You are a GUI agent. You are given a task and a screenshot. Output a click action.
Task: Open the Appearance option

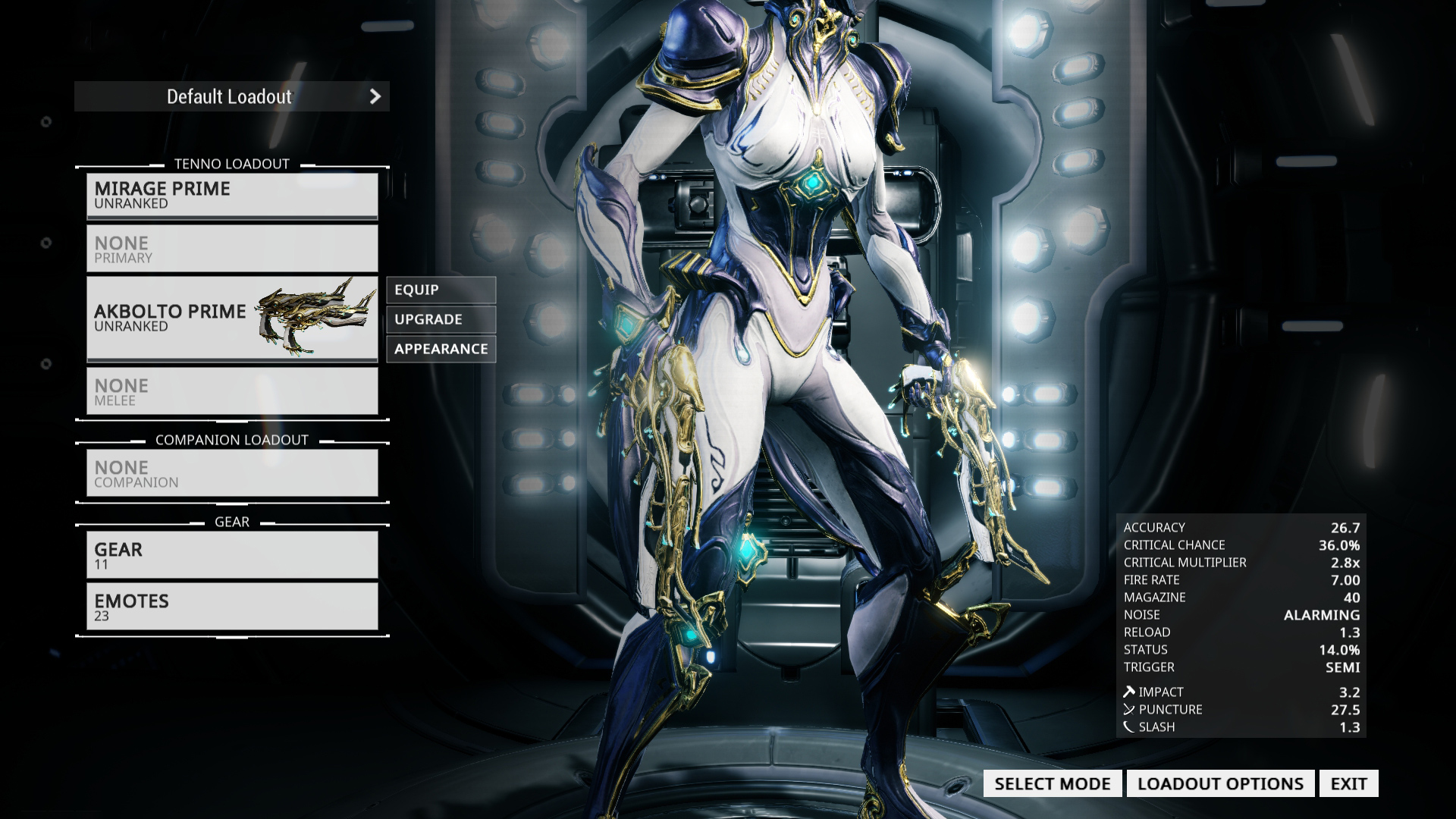[441, 349]
